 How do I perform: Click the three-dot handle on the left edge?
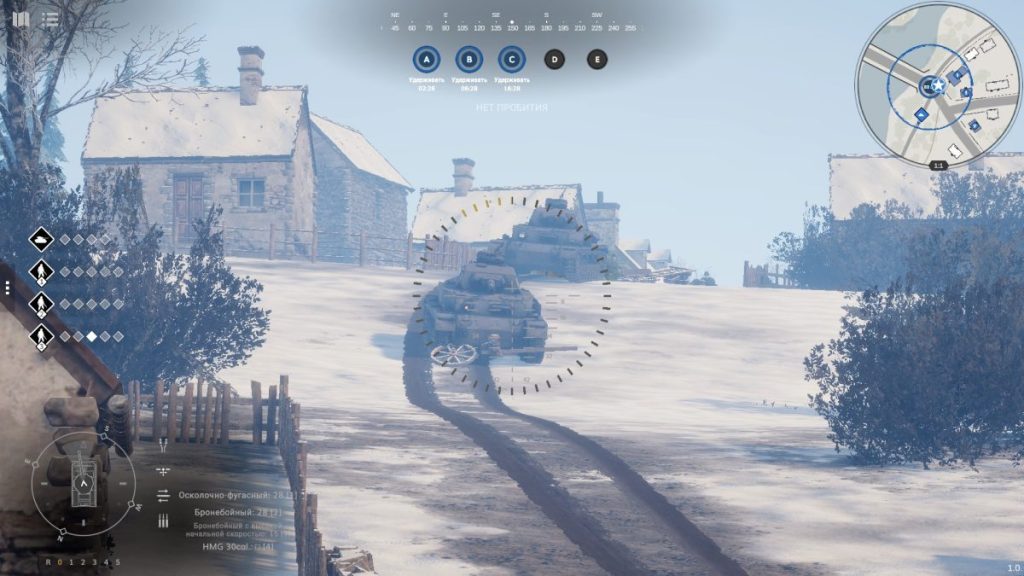[x=7, y=287]
